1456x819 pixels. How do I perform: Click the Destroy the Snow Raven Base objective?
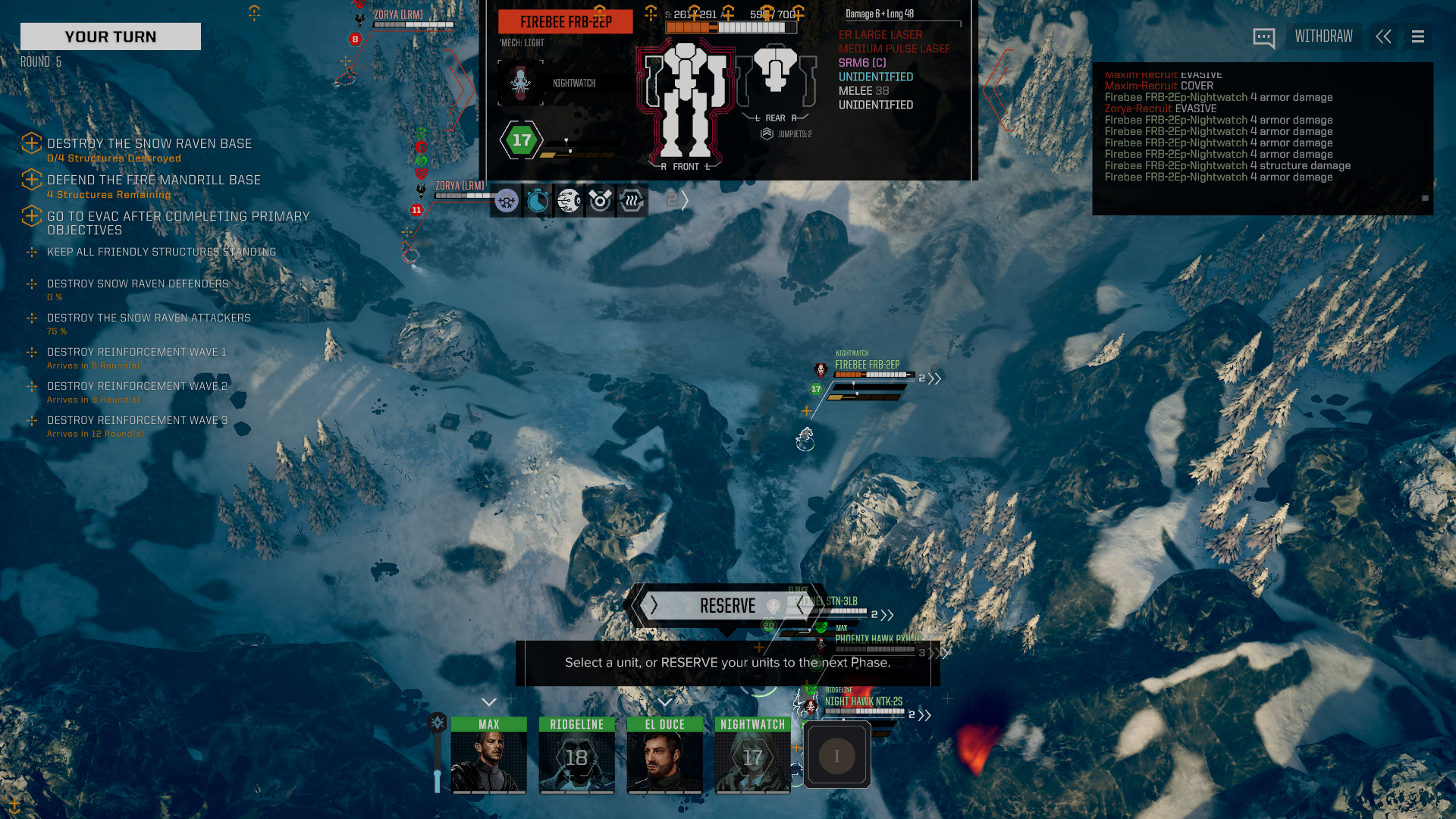(x=149, y=143)
